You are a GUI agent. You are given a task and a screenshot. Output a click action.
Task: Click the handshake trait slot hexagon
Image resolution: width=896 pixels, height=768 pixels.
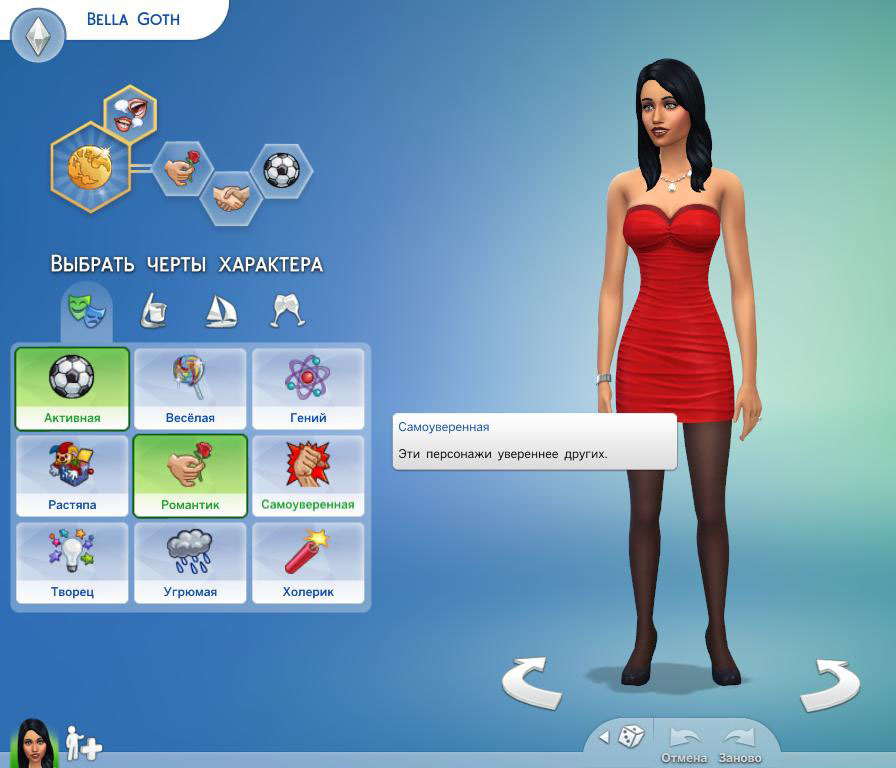click(230, 197)
